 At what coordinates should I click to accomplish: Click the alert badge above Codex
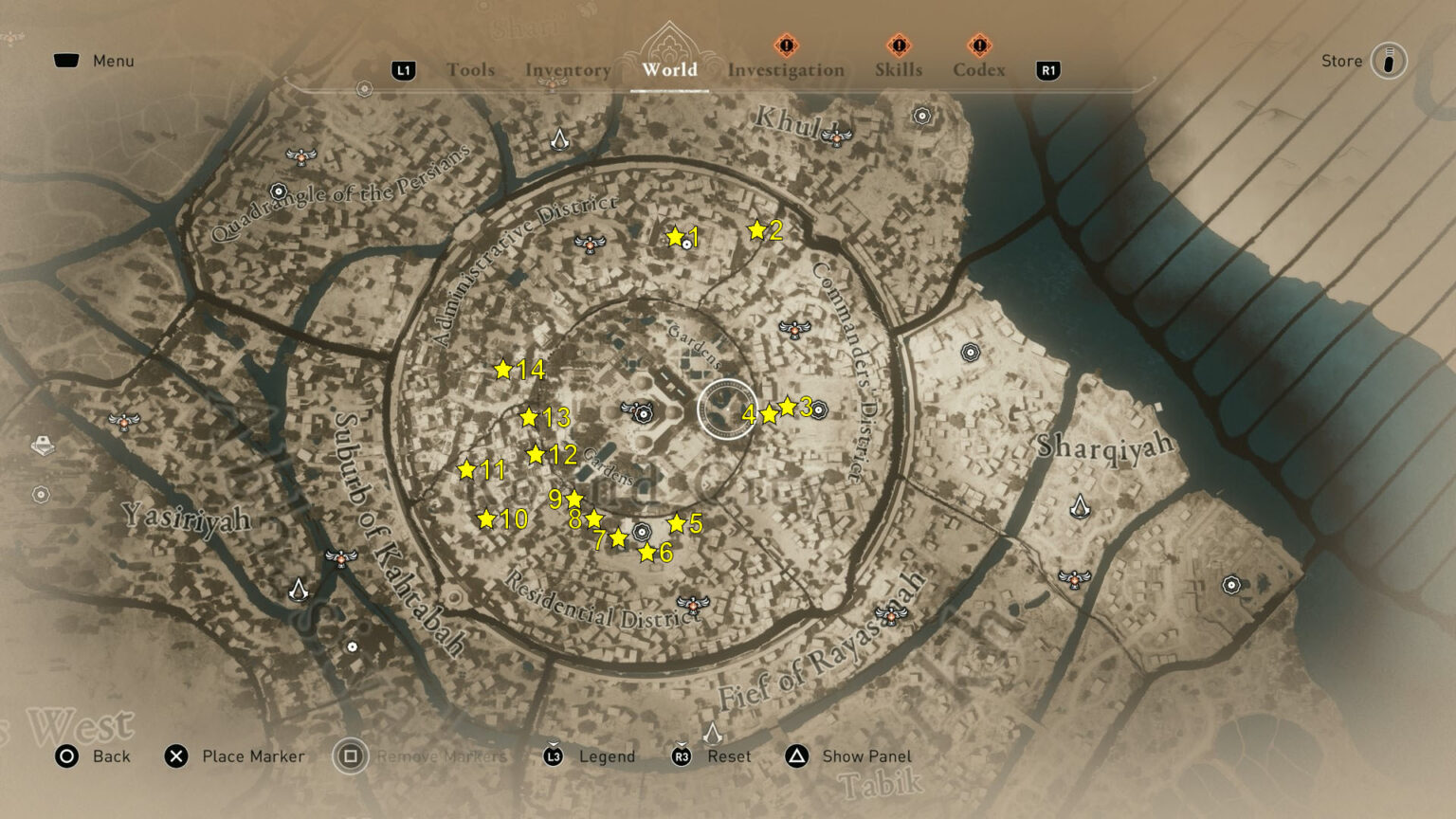point(978,45)
